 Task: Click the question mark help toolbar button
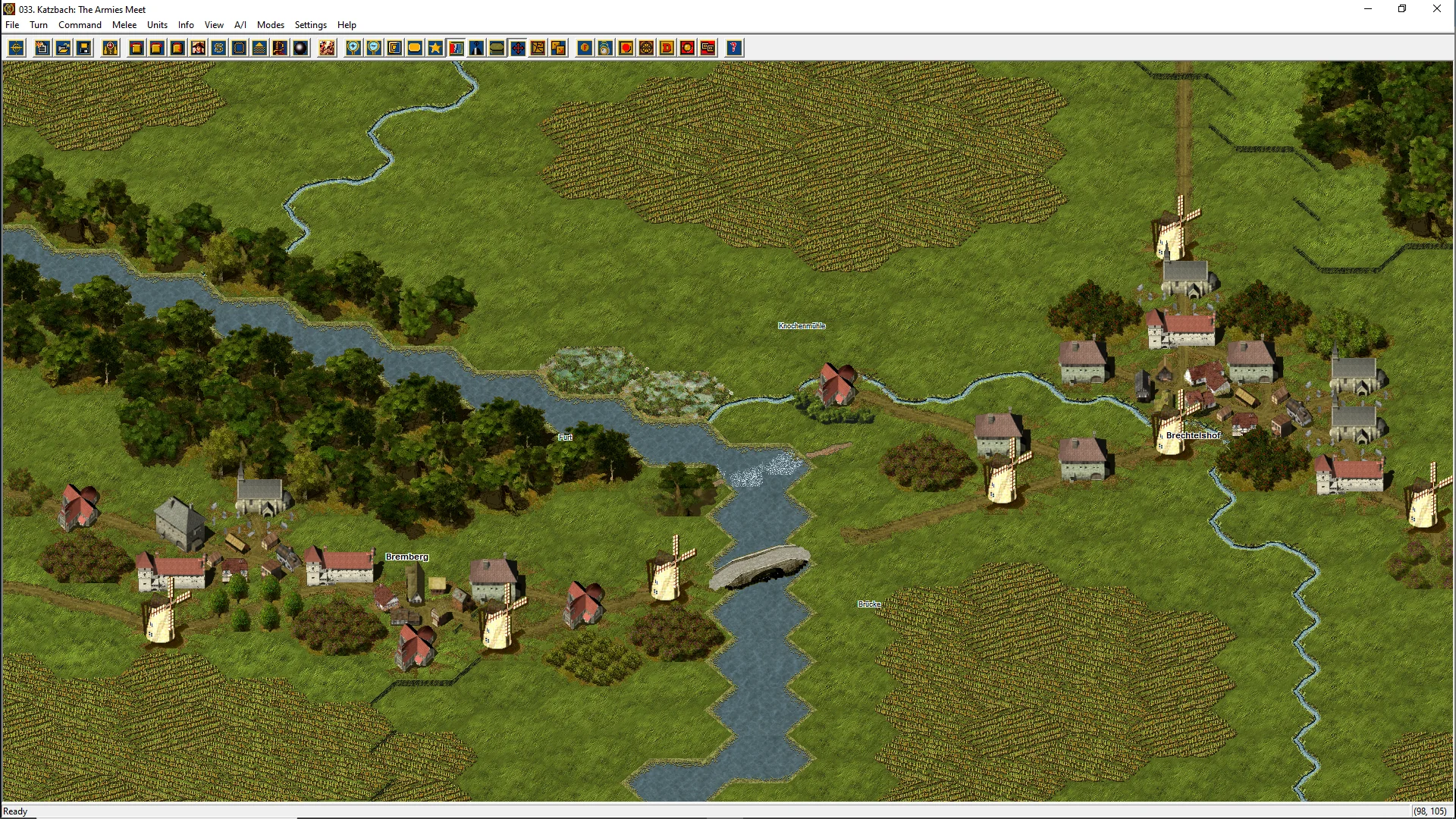733,49
